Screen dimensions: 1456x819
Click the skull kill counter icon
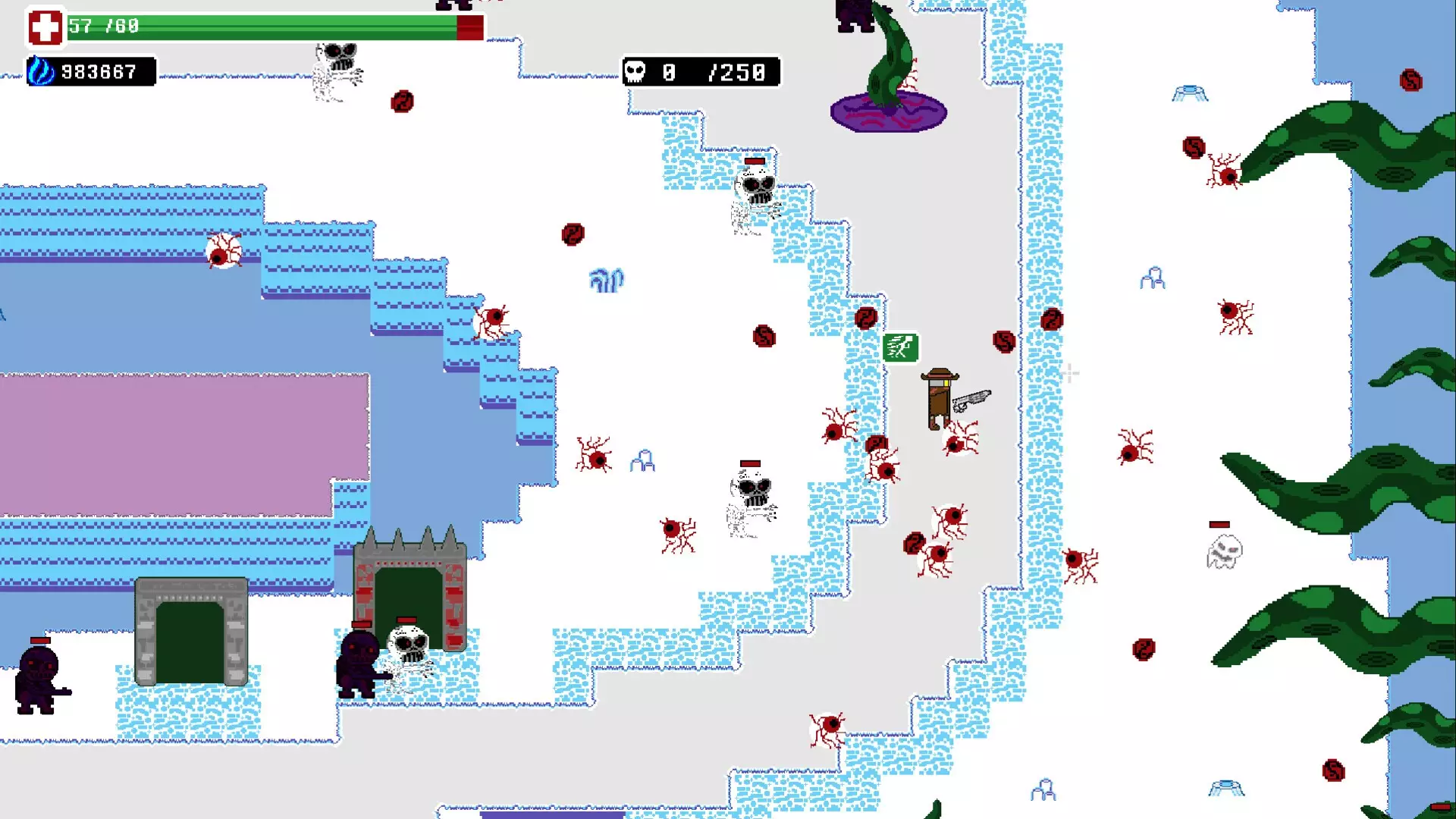pos(635,72)
